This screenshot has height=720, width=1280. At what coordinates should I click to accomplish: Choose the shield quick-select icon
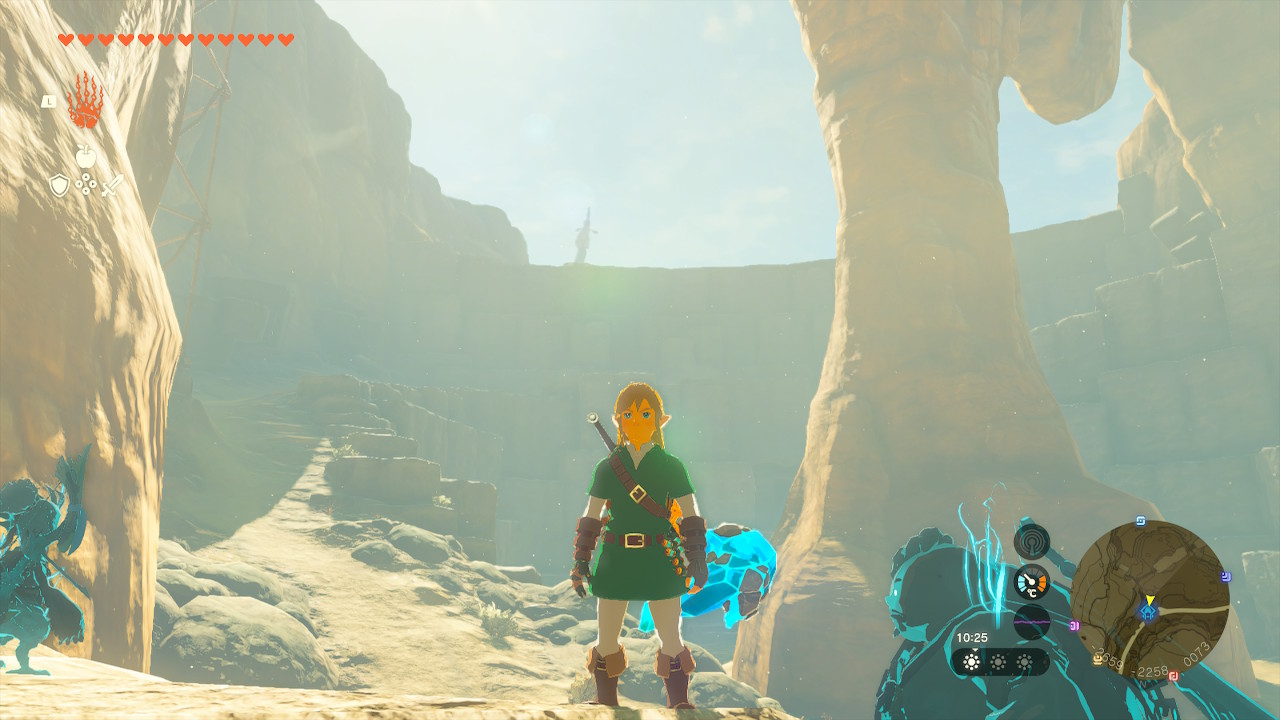[x=59, y=185]
